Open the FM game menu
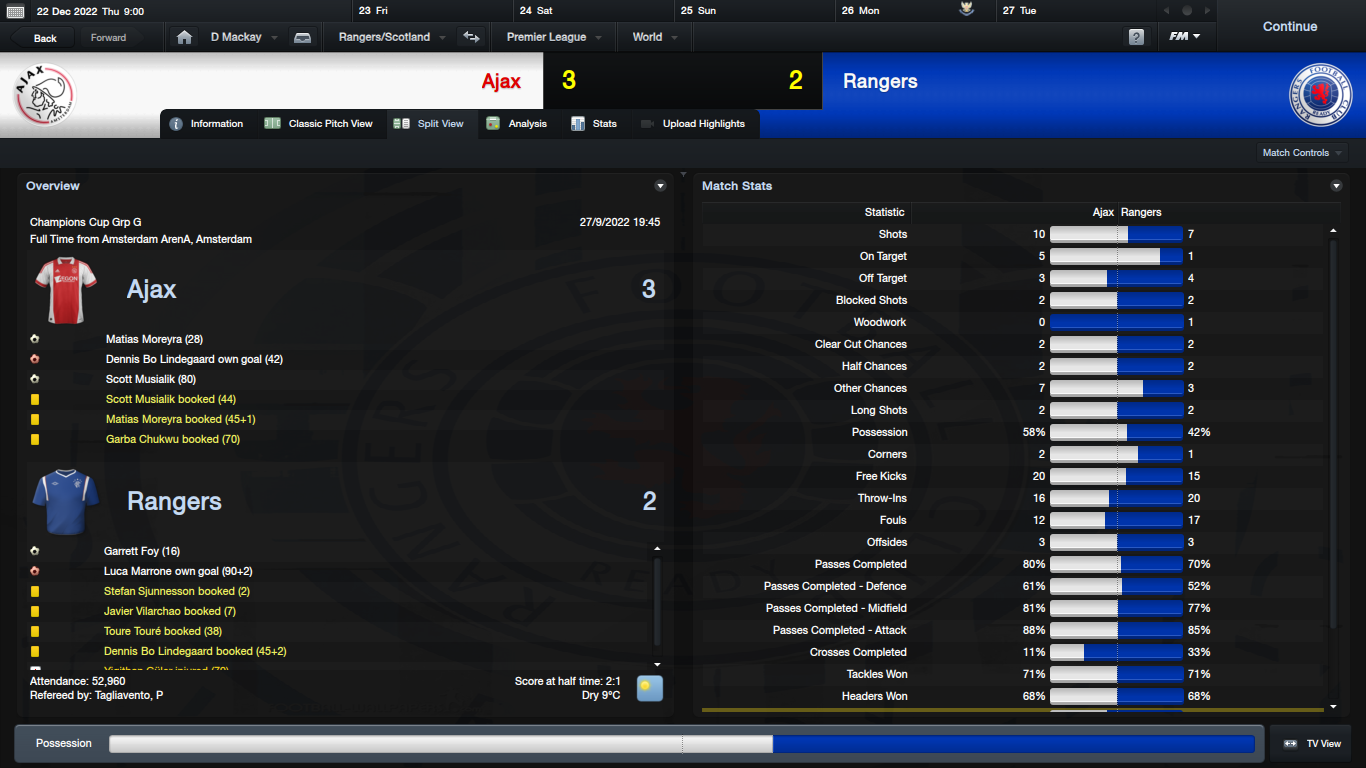1366x768 pixels. (x=1185, y=37)
